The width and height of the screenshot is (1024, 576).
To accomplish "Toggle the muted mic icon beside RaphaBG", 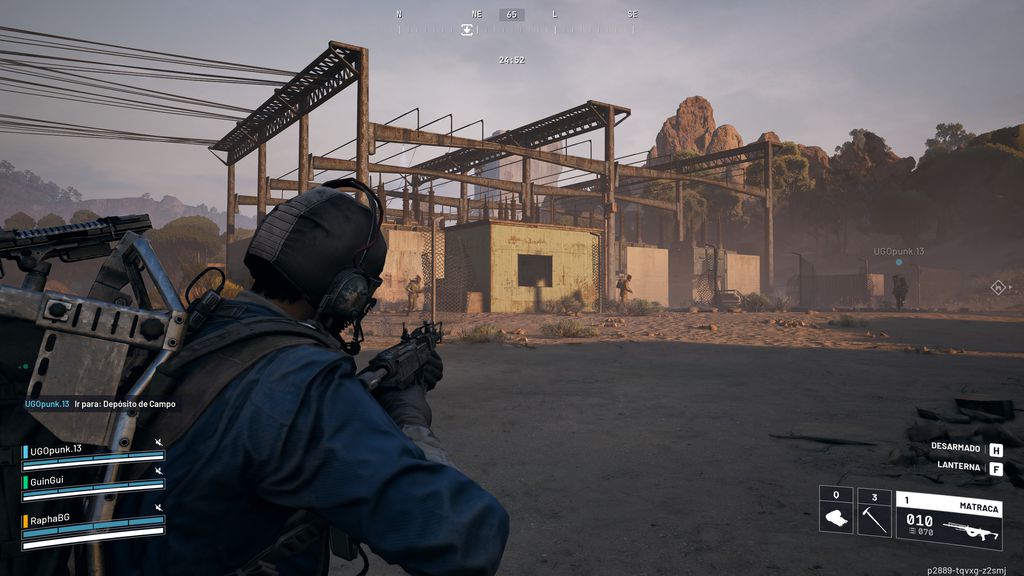I will click(158, 508).
